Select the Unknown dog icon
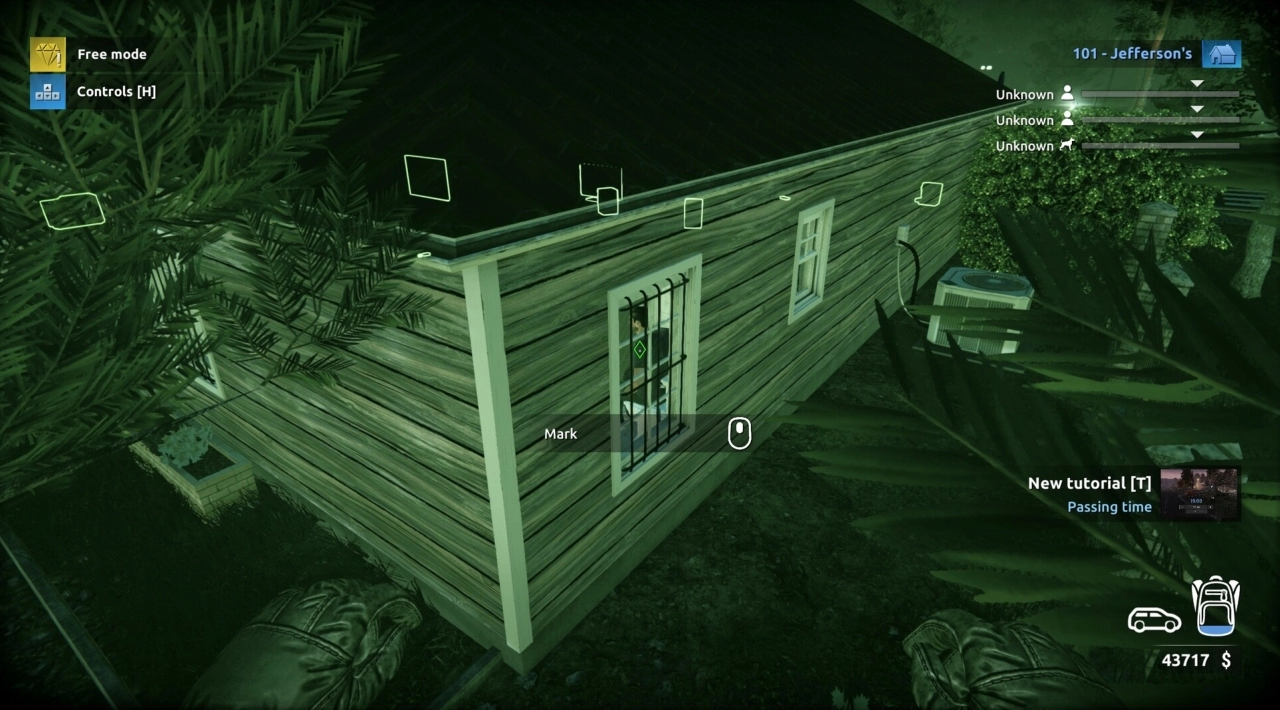1280x710 pixels. (1068, 146)
